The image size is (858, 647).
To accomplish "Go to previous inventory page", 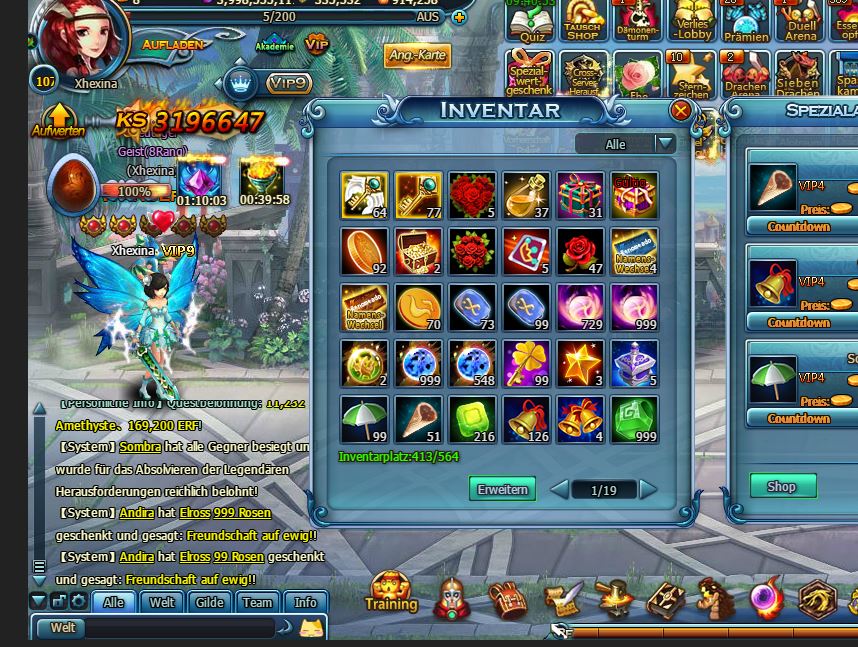I will pos(560,489).
